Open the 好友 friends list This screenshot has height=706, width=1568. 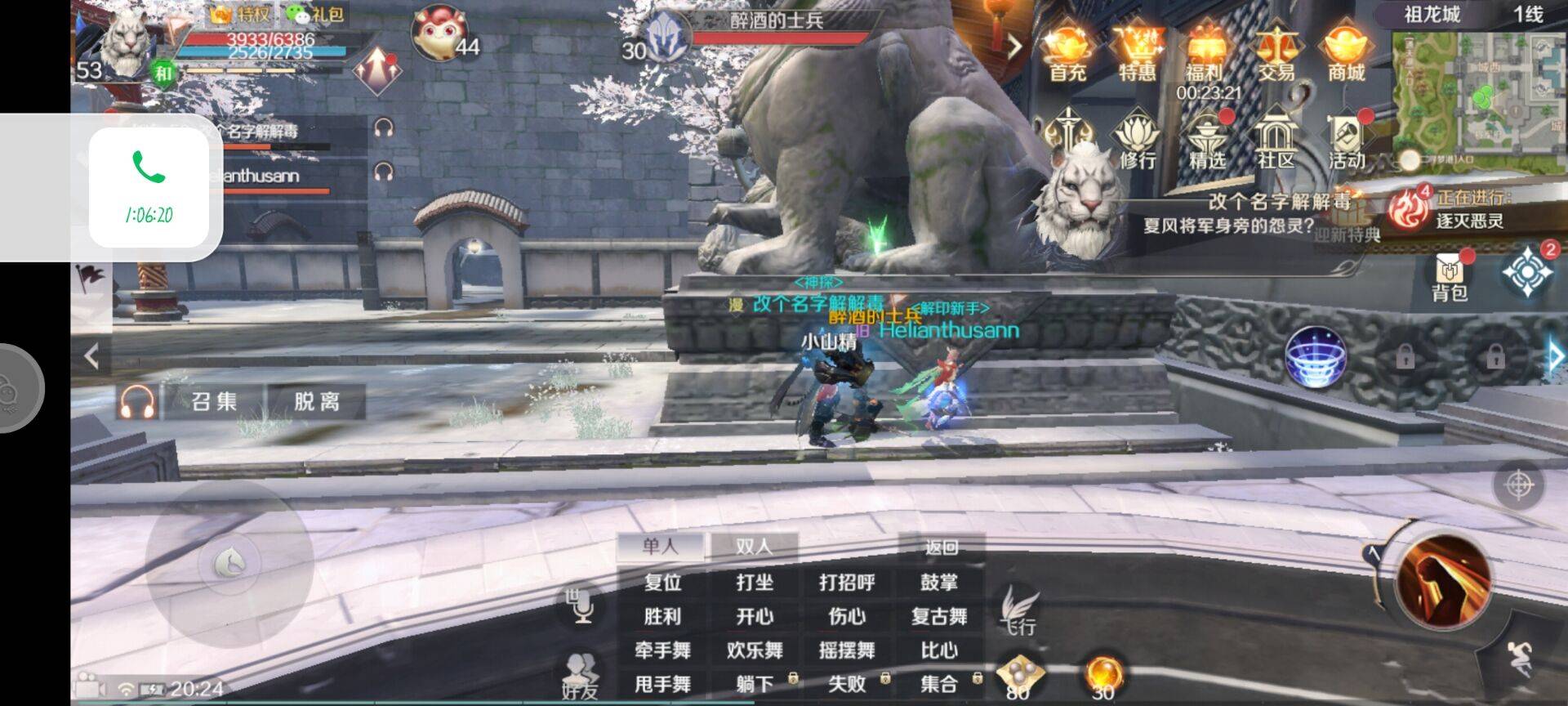coord(580,677)
